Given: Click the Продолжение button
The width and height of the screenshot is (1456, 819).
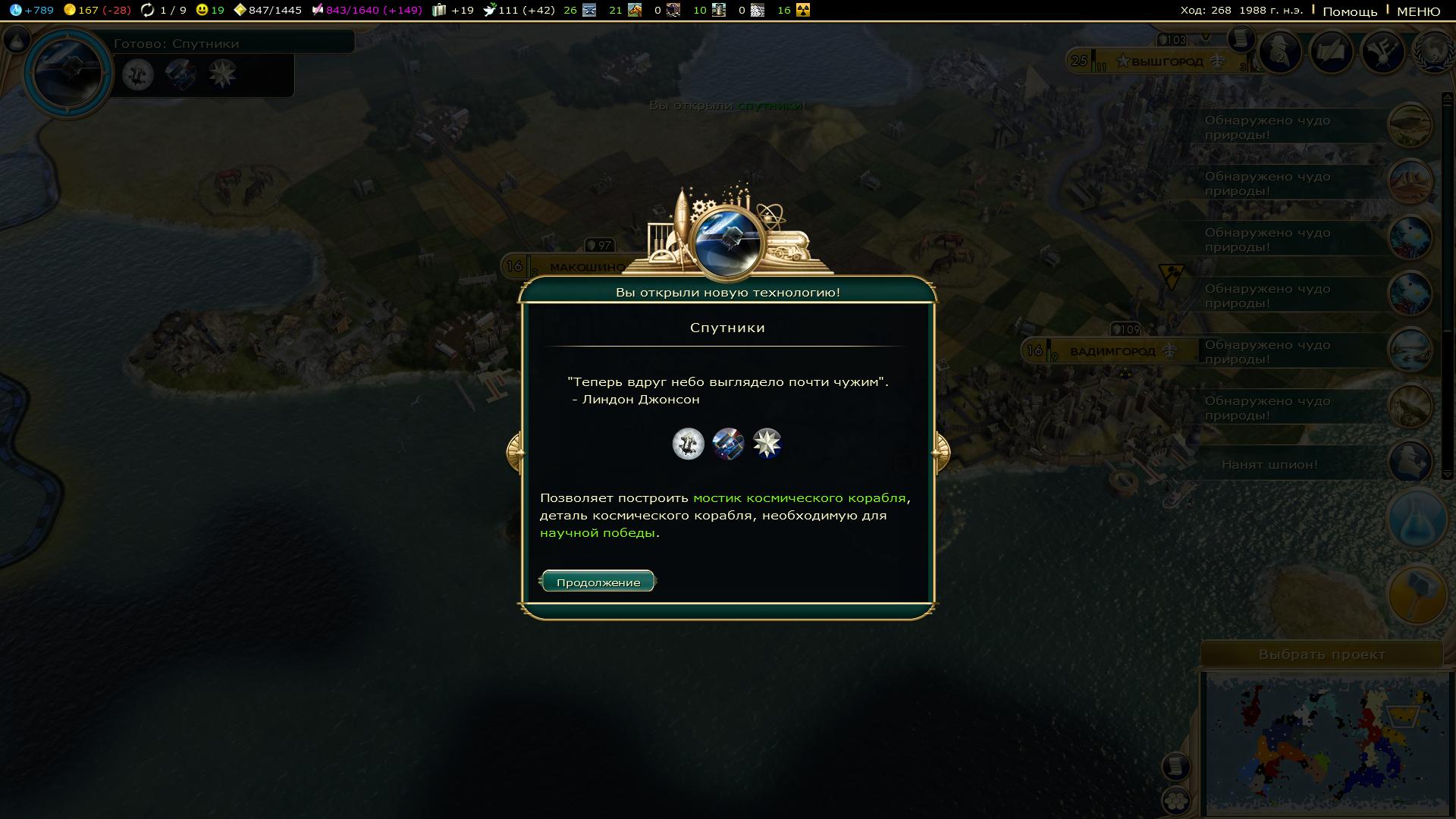Looking at the screenshot, I should coord(598,582).
